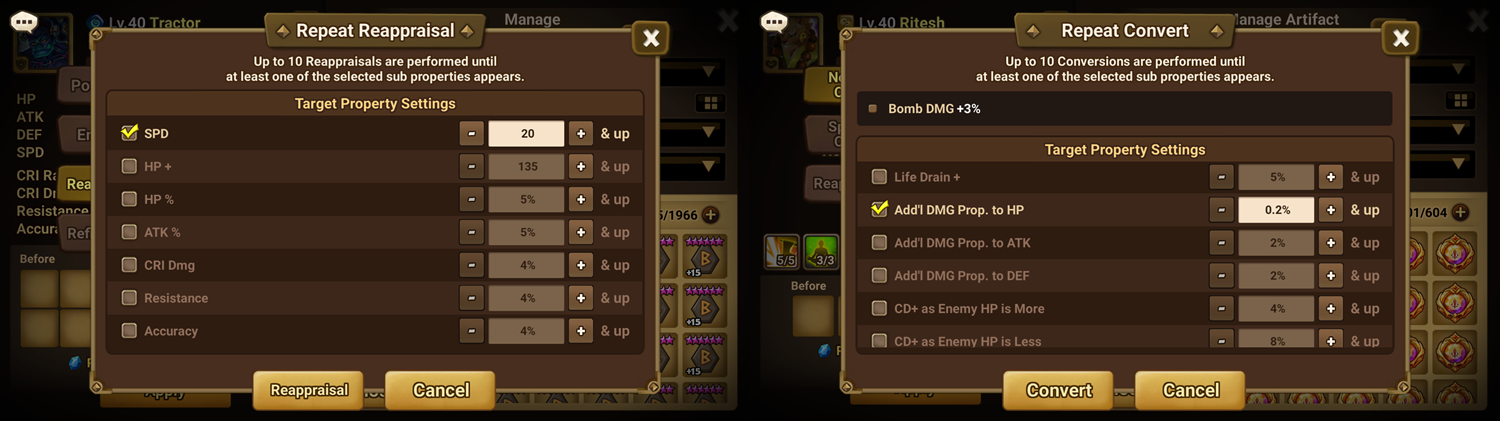Viewport: 1500px width, 421px height.
Task: Tick the Life Drain + checkbox
Action: 879,177
